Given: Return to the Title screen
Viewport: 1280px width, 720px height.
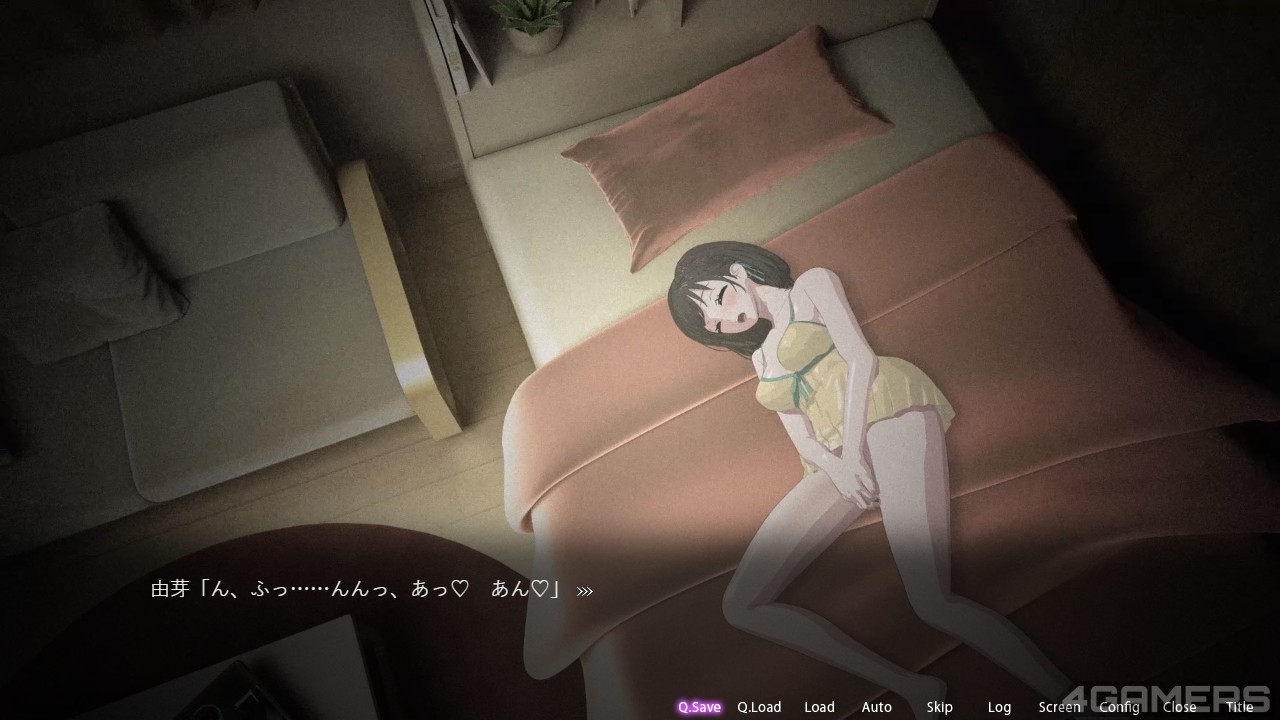Looking at the screenshot, I should click(1239, 707).
